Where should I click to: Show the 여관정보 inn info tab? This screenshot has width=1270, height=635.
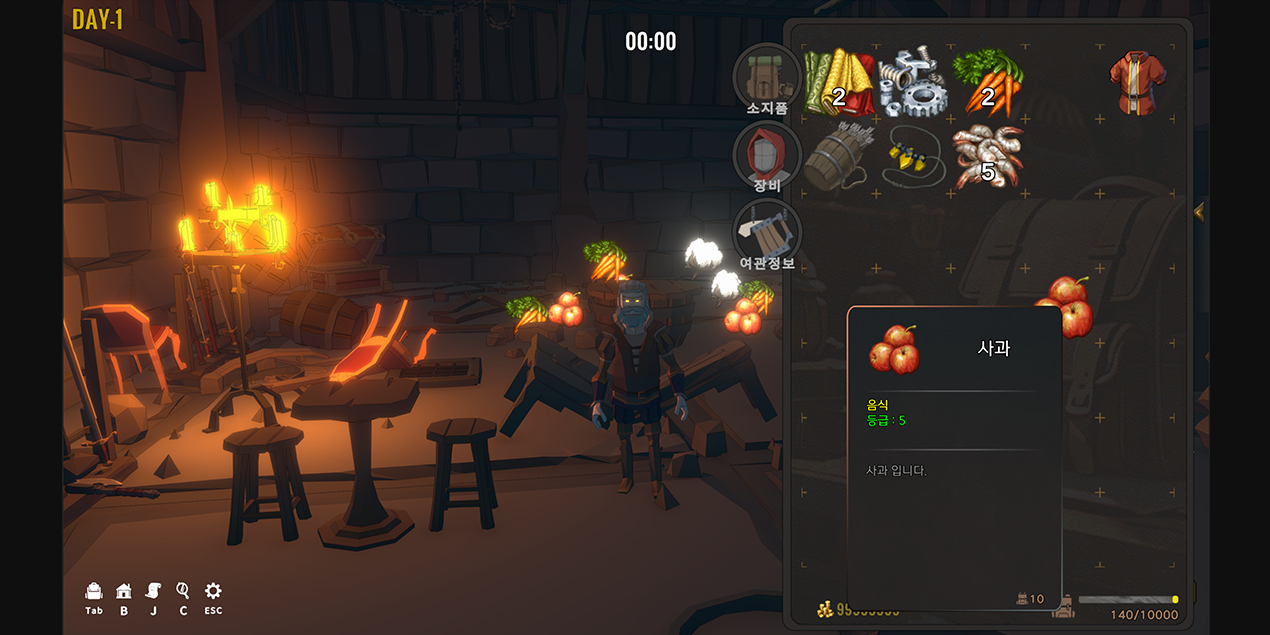point(767,234)
